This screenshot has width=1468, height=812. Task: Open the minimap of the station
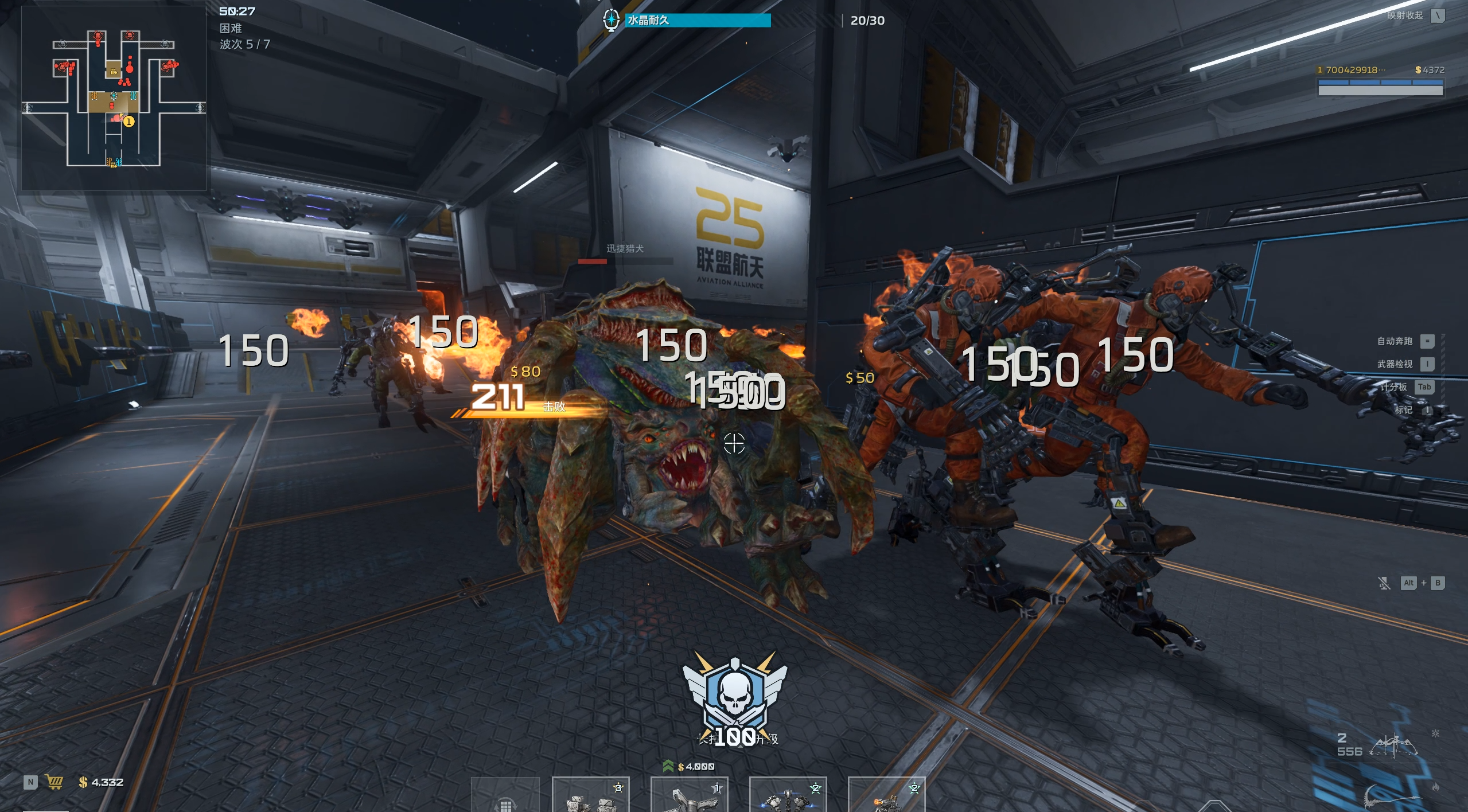click(114, 97)
